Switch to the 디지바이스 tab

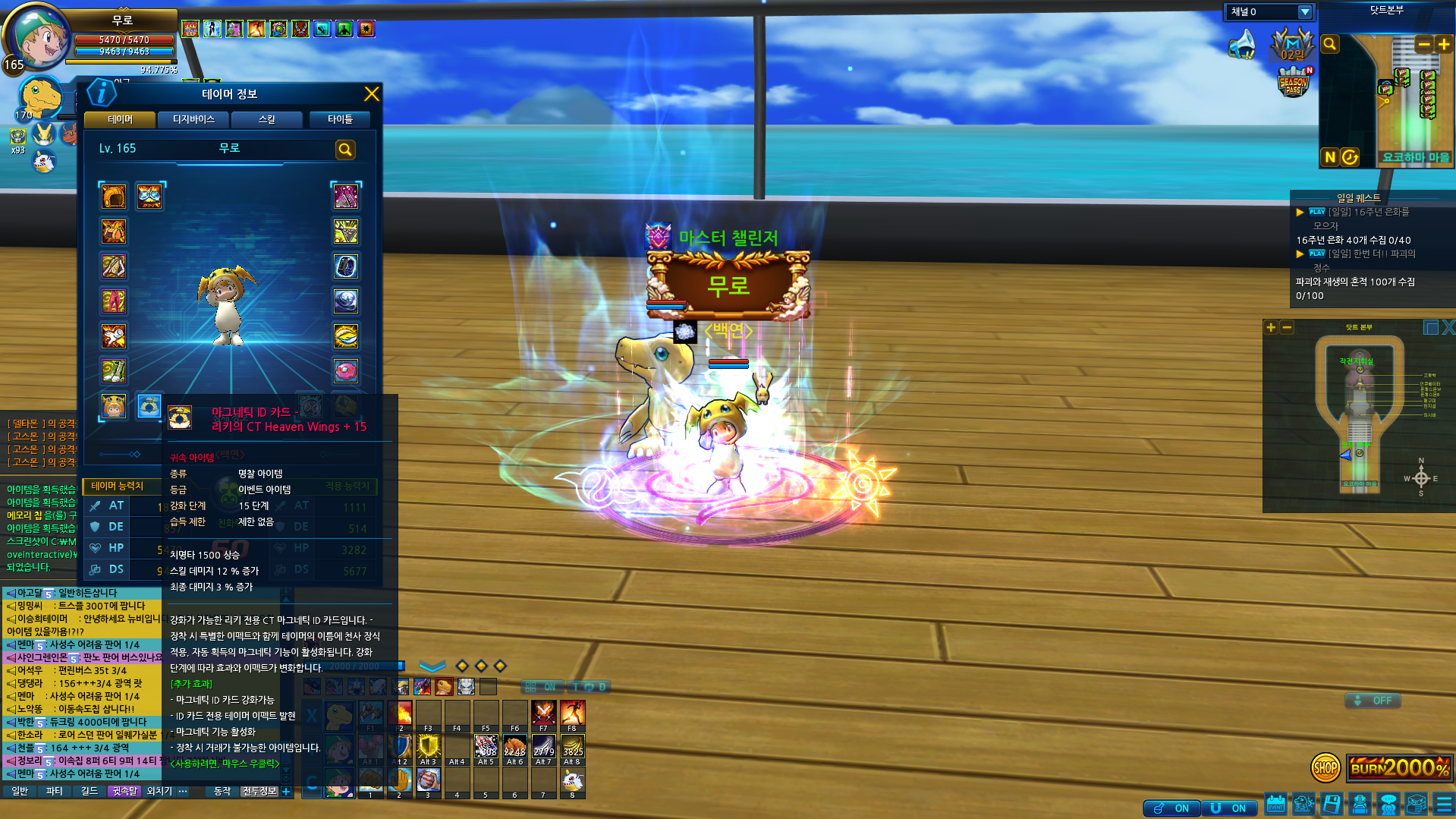click(193, 119)
